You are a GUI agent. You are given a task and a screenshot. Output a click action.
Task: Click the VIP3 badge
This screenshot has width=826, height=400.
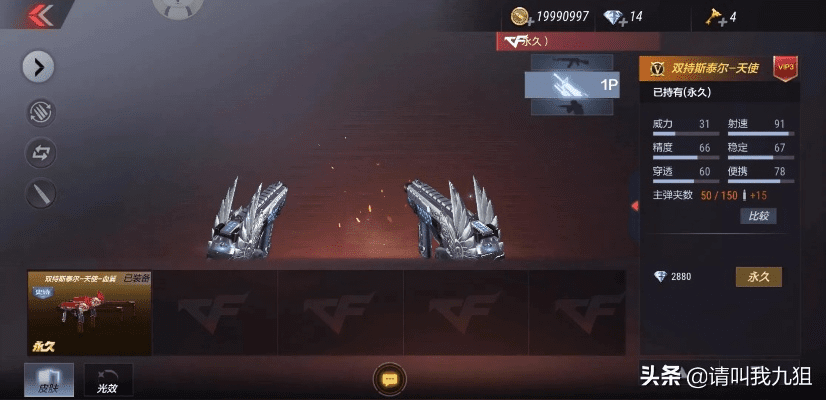click(785, 66)
